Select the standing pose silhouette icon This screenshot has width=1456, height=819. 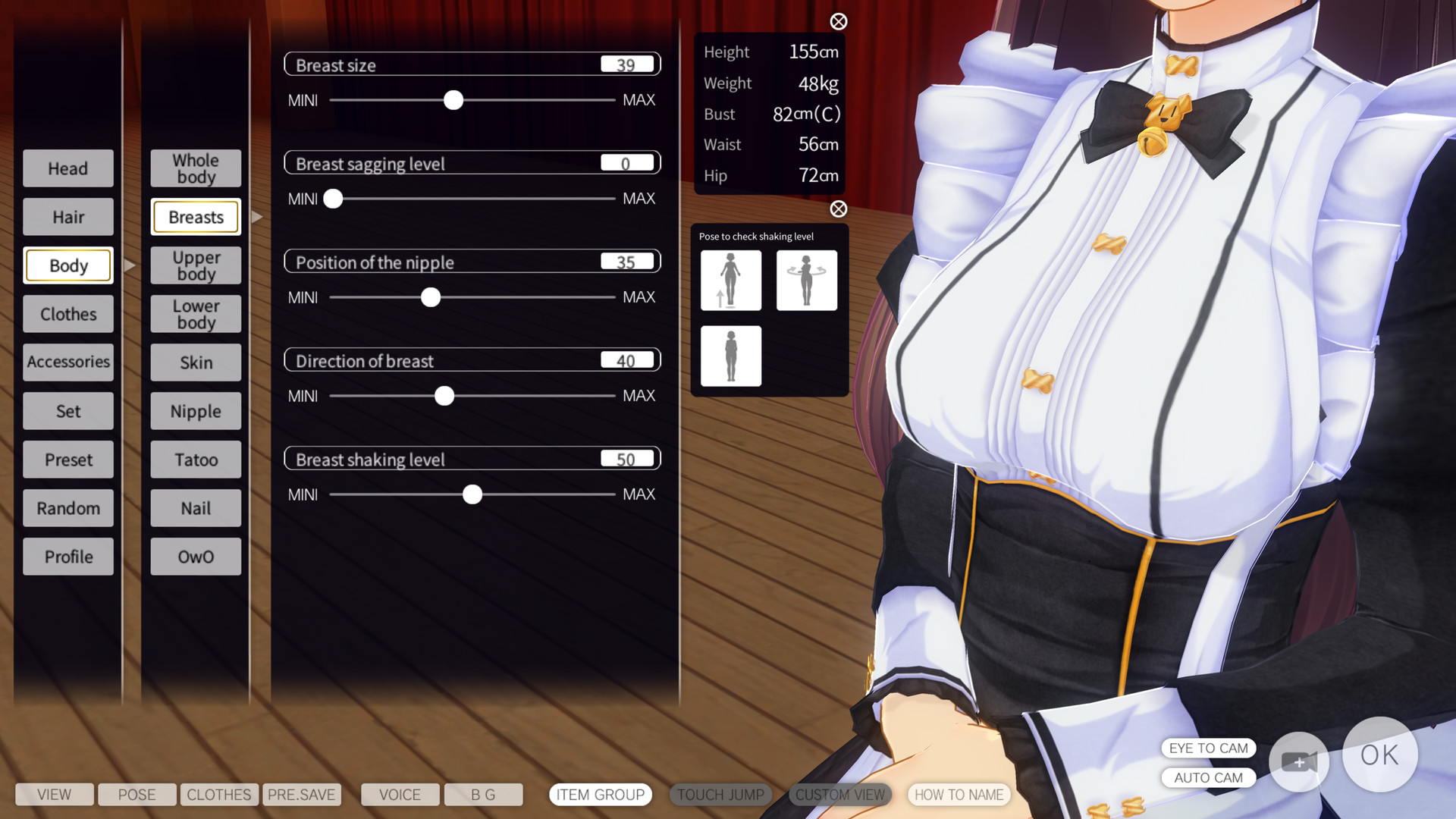(x=730, y=280)
